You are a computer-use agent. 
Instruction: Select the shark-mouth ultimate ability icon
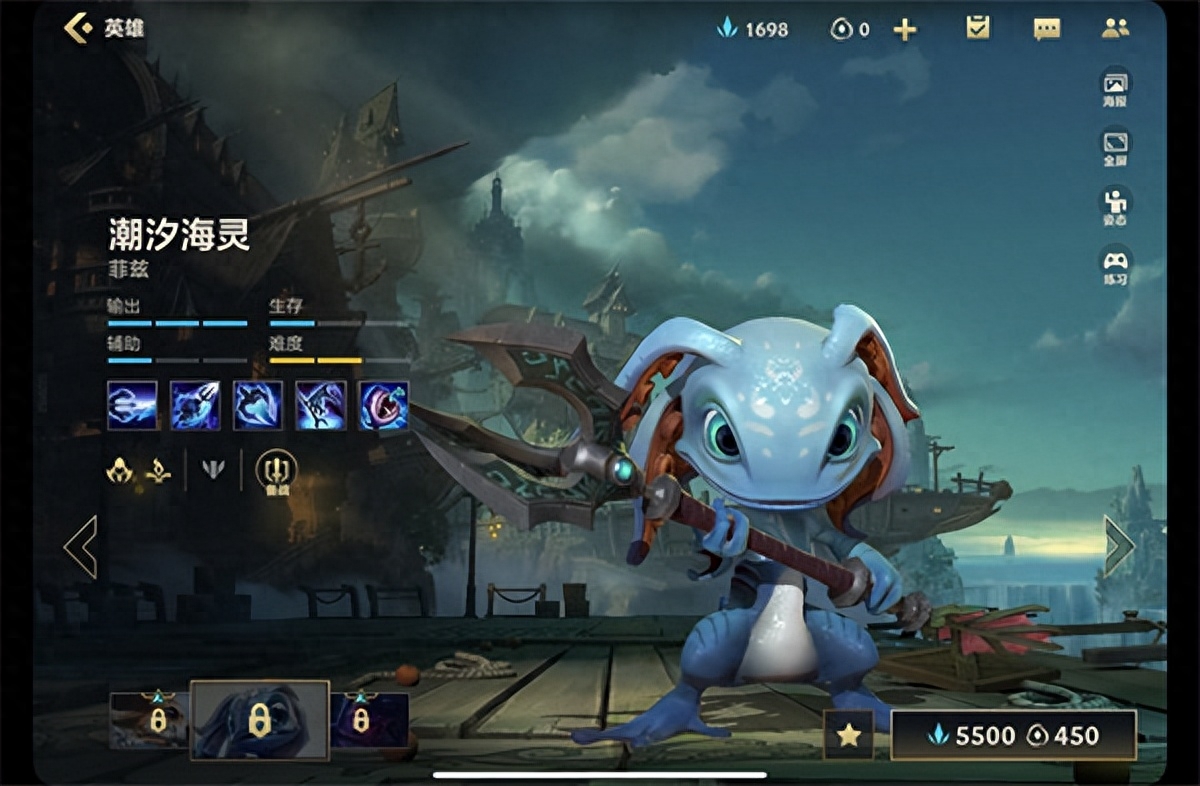(x=384, y=405)
